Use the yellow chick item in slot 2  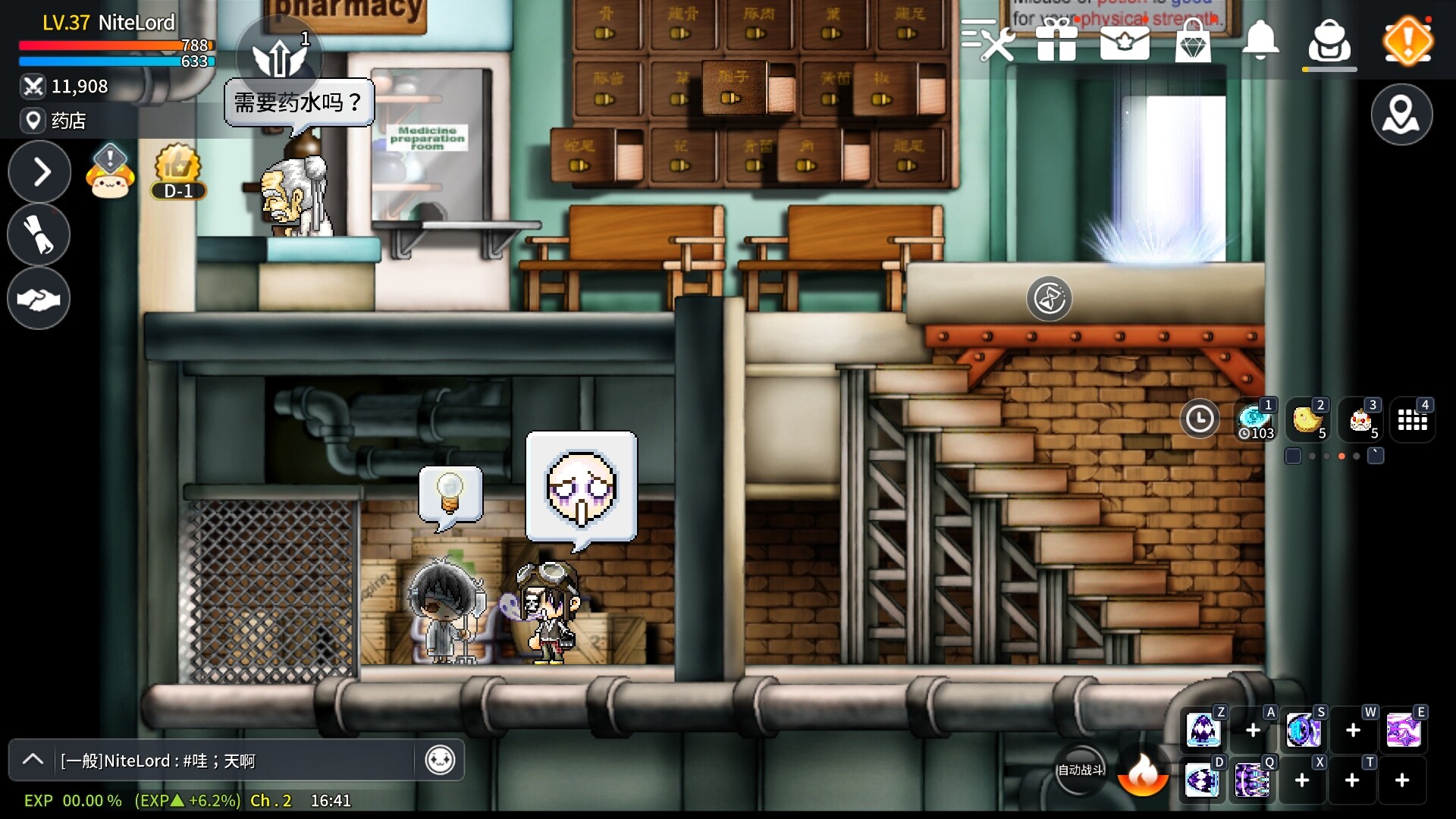tap(1308, 419)
